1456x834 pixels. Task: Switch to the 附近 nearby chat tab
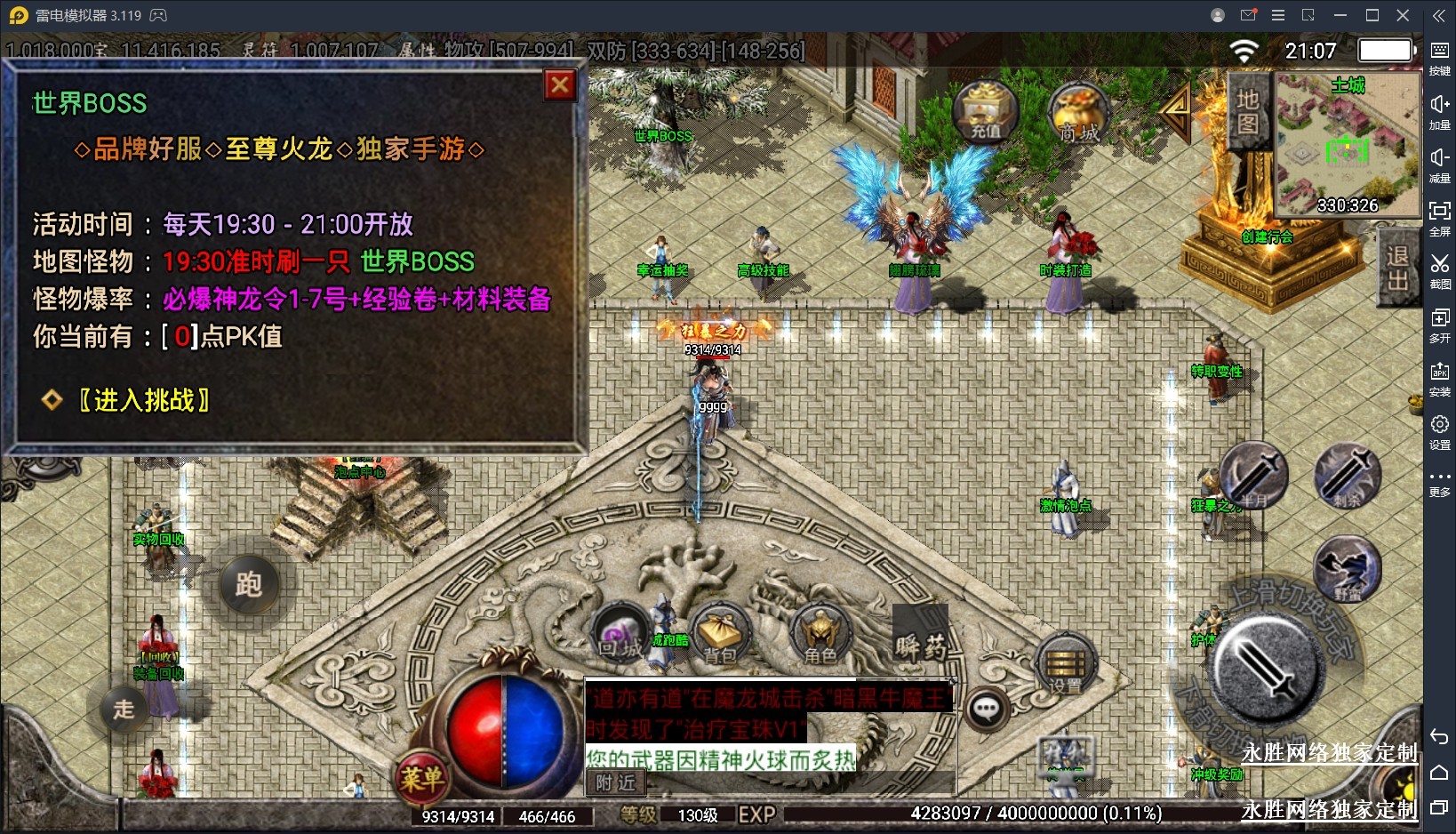(x=615, y=782)
